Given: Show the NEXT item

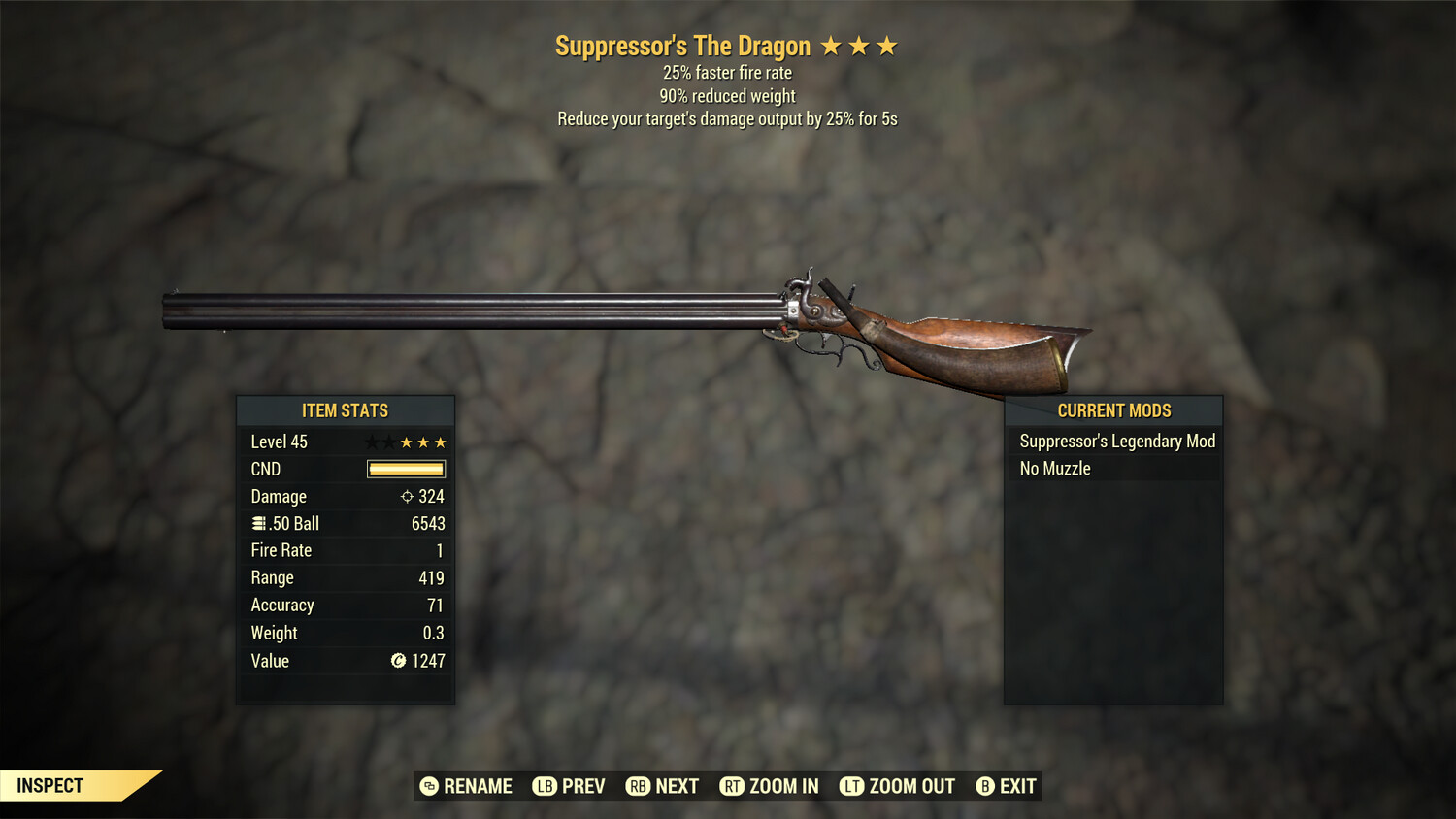Looking at the screenshot, I should (x=663, y=786).
